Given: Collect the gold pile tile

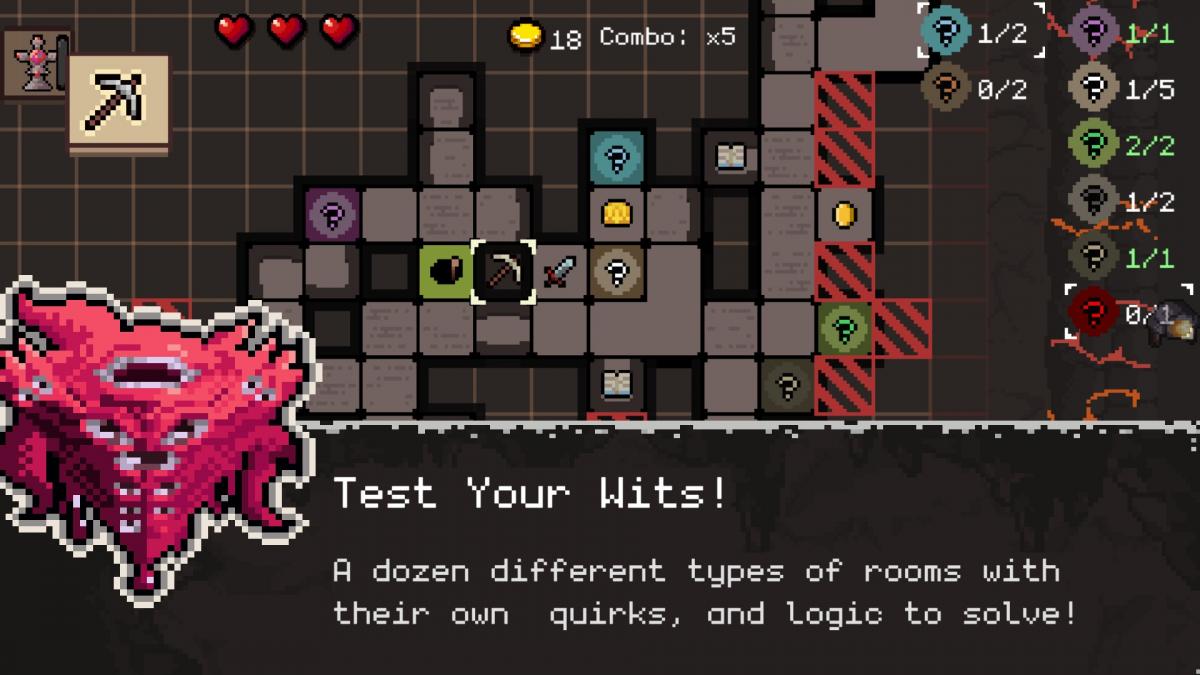Looking at the screenshot, I should pos(616,213).
